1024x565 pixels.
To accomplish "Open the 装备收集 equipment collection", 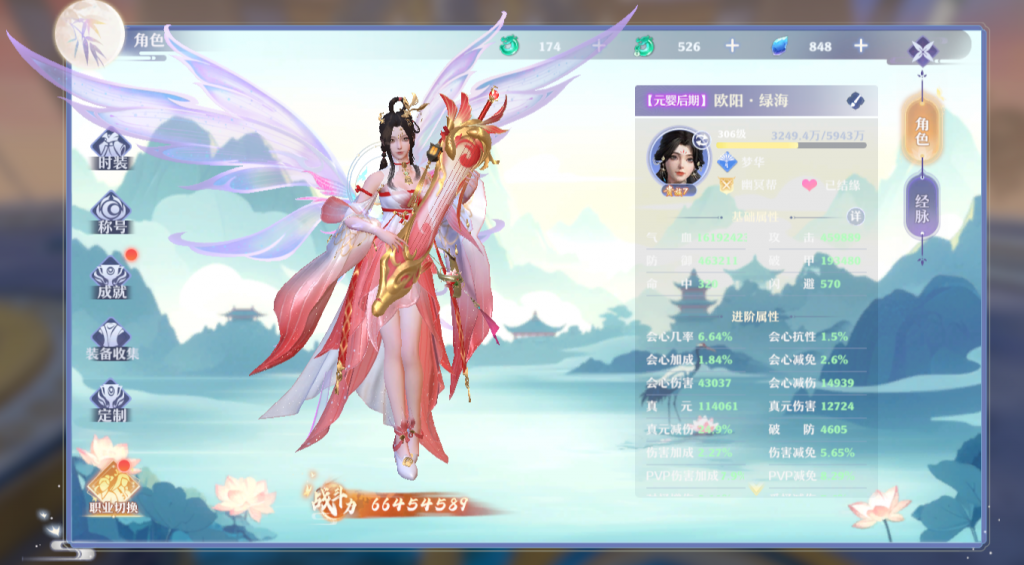I will pos(111,339).
